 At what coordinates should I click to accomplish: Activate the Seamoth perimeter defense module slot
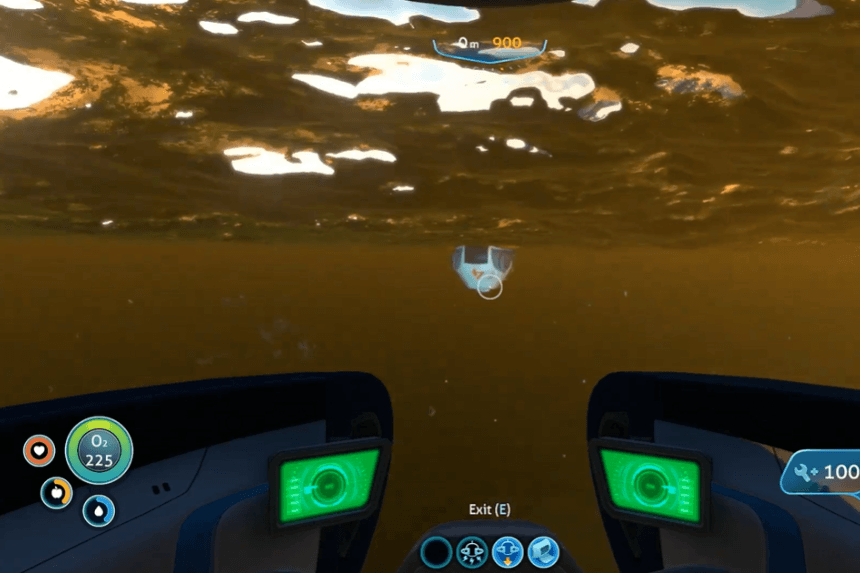point(472,551)
